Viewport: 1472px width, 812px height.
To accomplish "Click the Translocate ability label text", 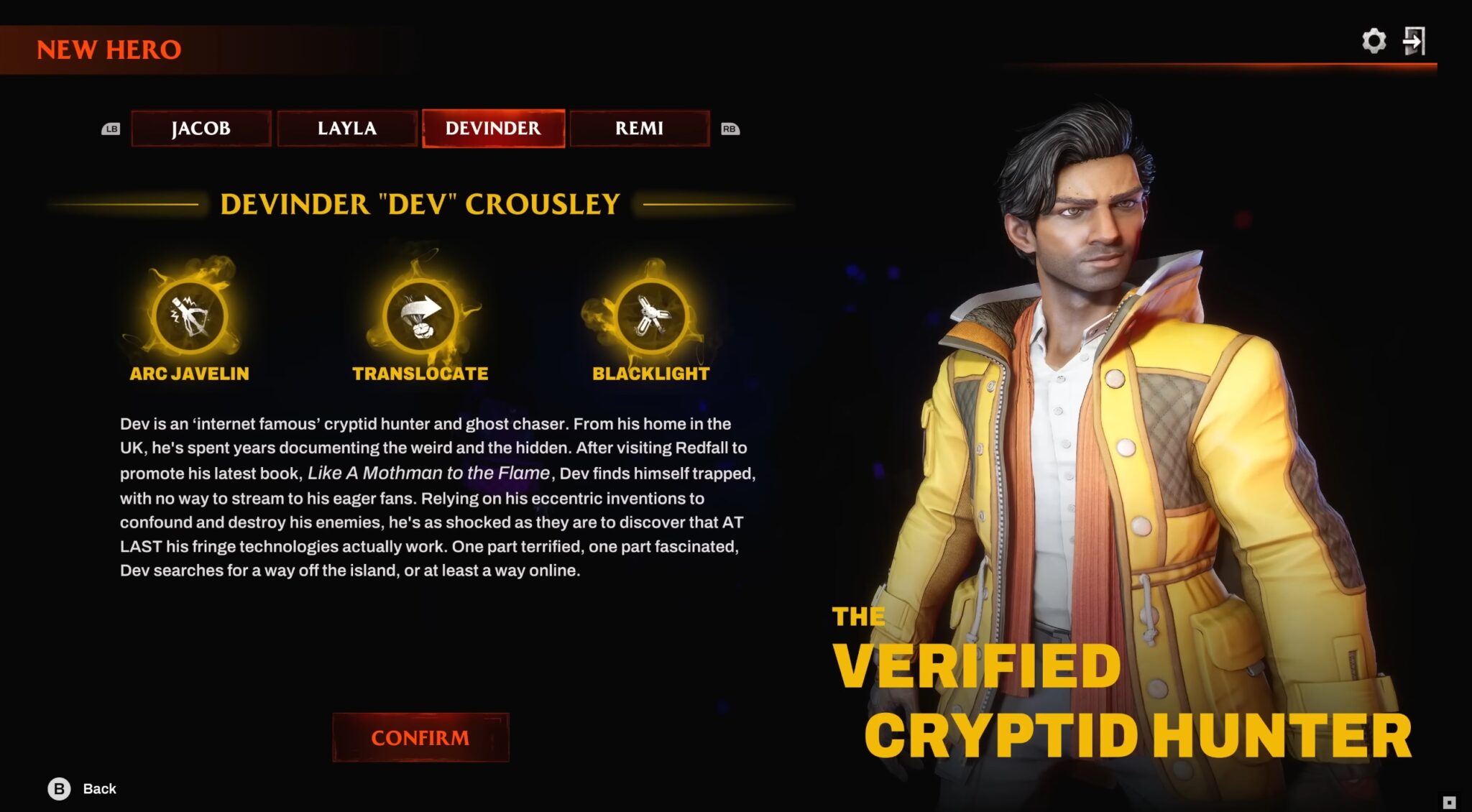I will (419, 373).
